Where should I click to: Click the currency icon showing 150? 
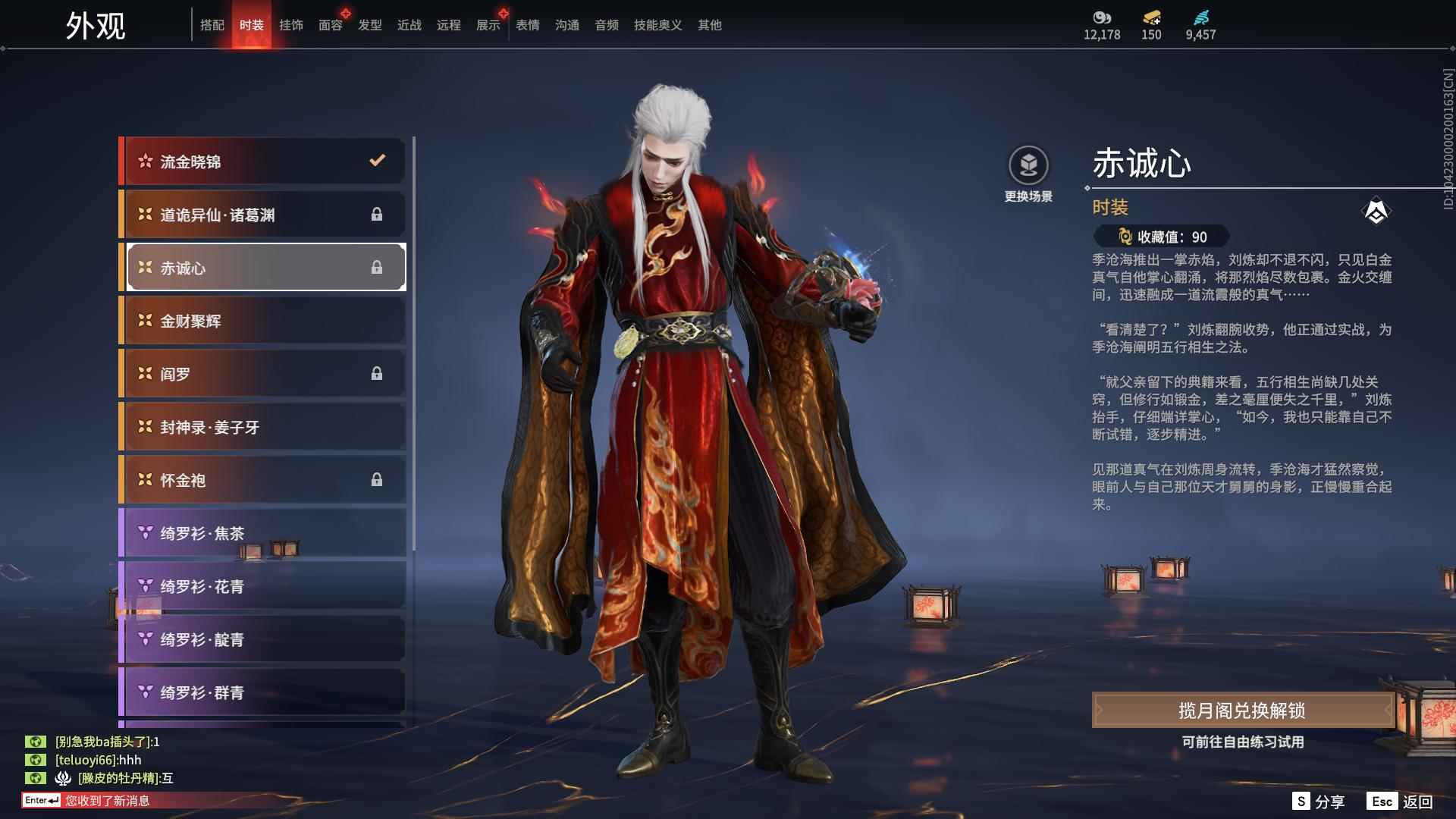[1151, 19]
